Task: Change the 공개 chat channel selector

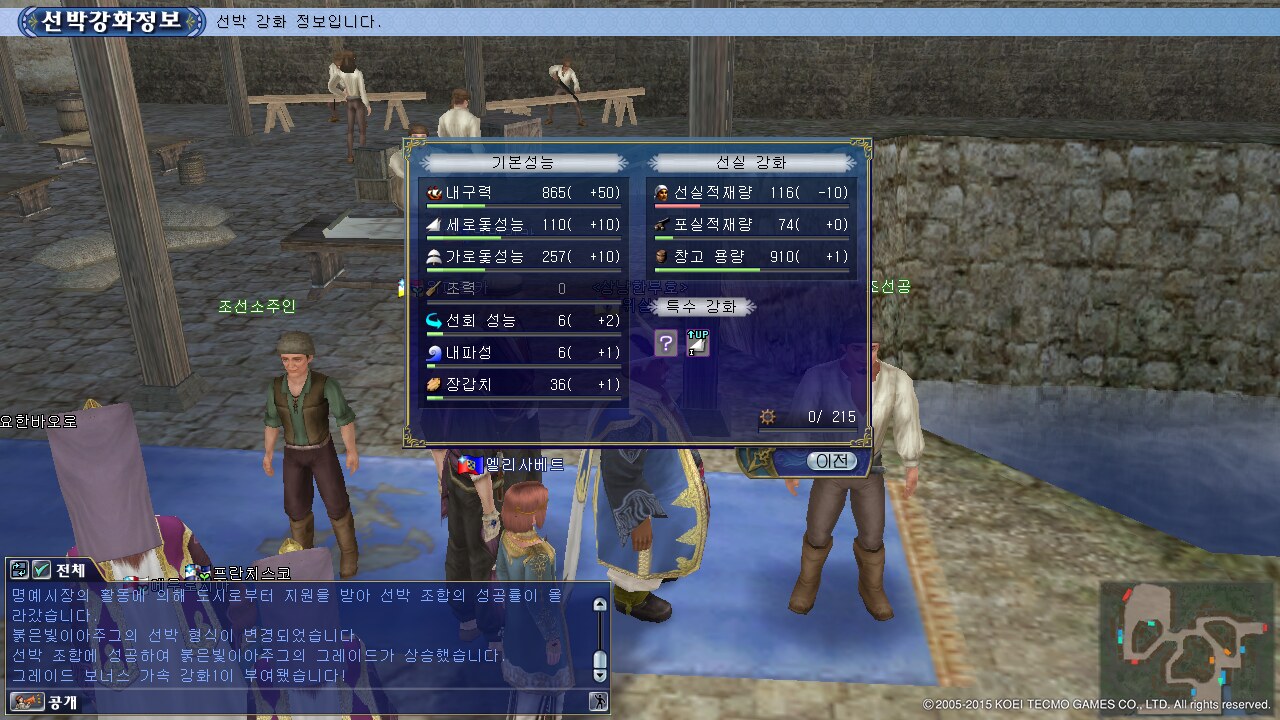Action: [x=45, y=702]
